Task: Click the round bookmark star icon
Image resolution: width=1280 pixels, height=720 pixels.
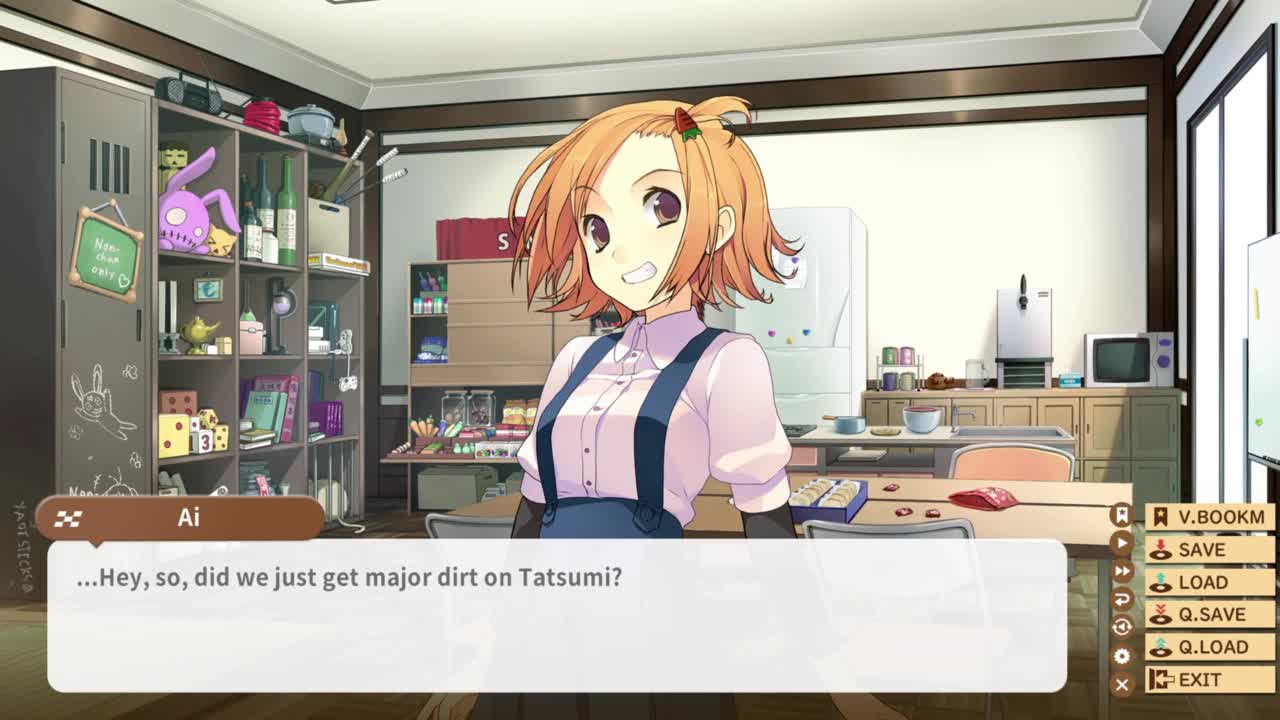Action: pos(1122,515)
